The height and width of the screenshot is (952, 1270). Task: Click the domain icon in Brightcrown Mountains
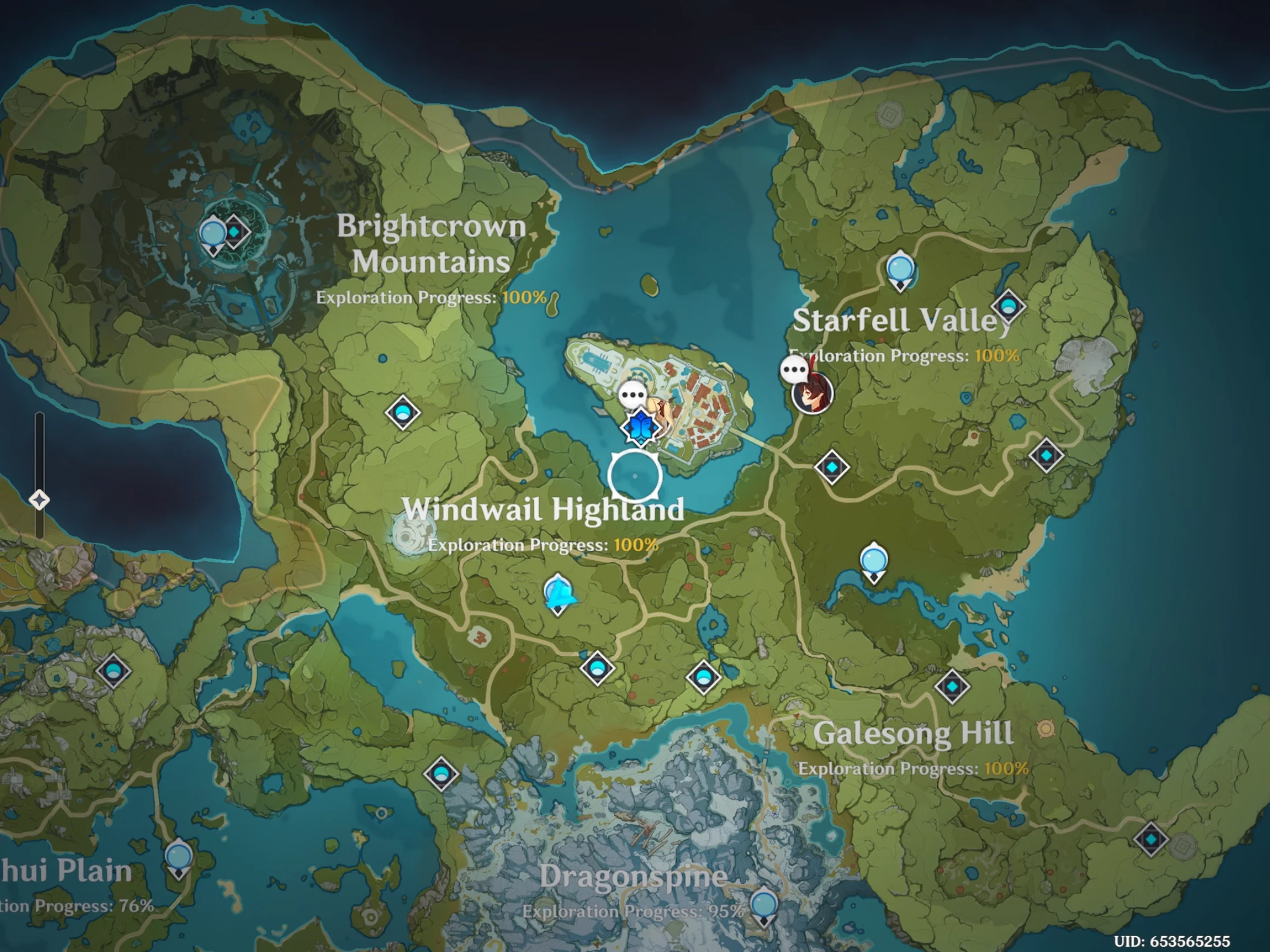[x=233, y=232]
